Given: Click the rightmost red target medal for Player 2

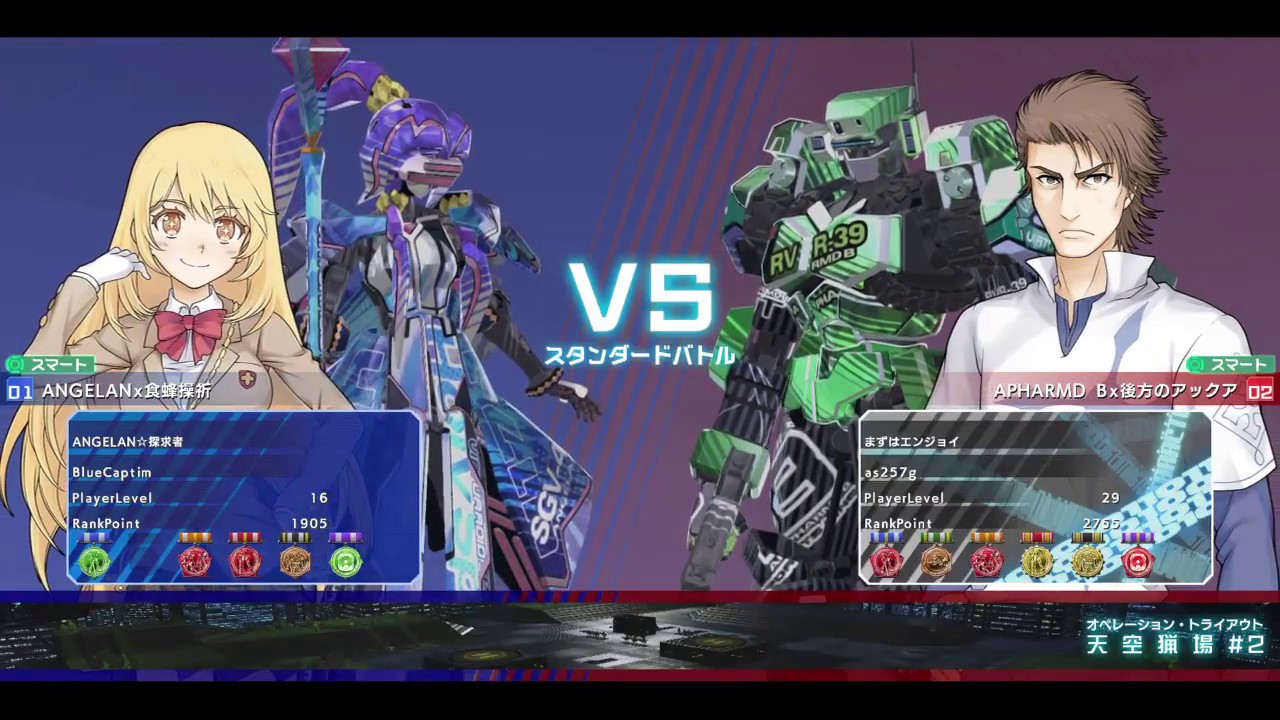Looking at the screenshot, I should 1138,562.
